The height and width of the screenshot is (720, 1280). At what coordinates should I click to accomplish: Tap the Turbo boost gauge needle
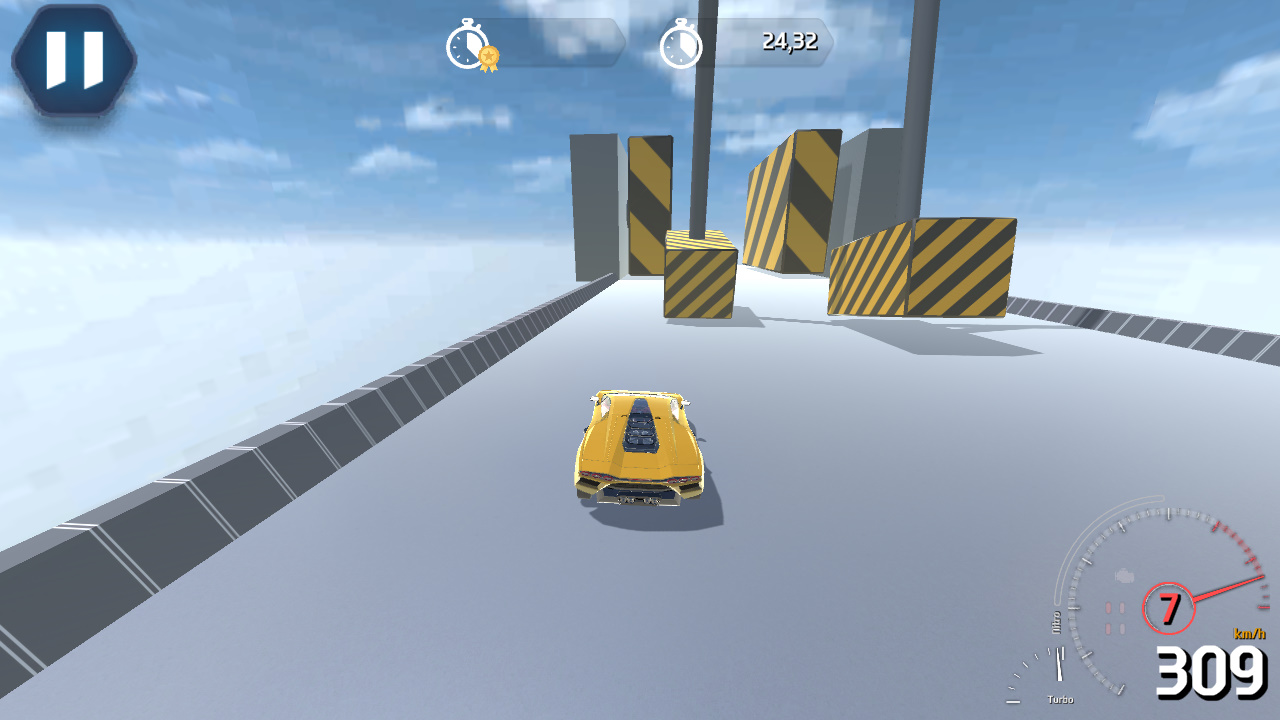pyautogui.click(x=1060, y=662)
